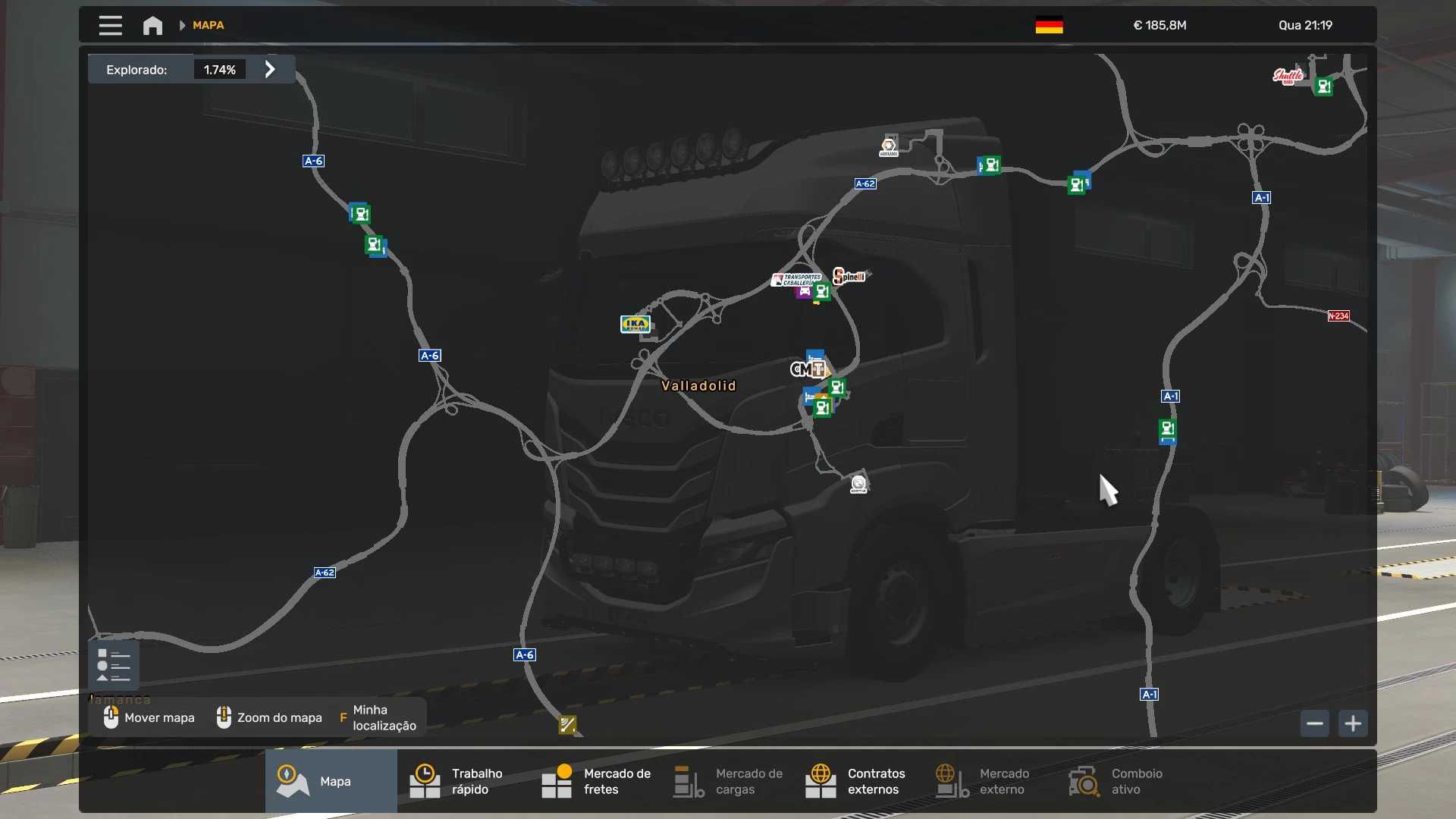Click the road works marker icon
This screenshot has height=819, width=1456.
coord(567,725)
